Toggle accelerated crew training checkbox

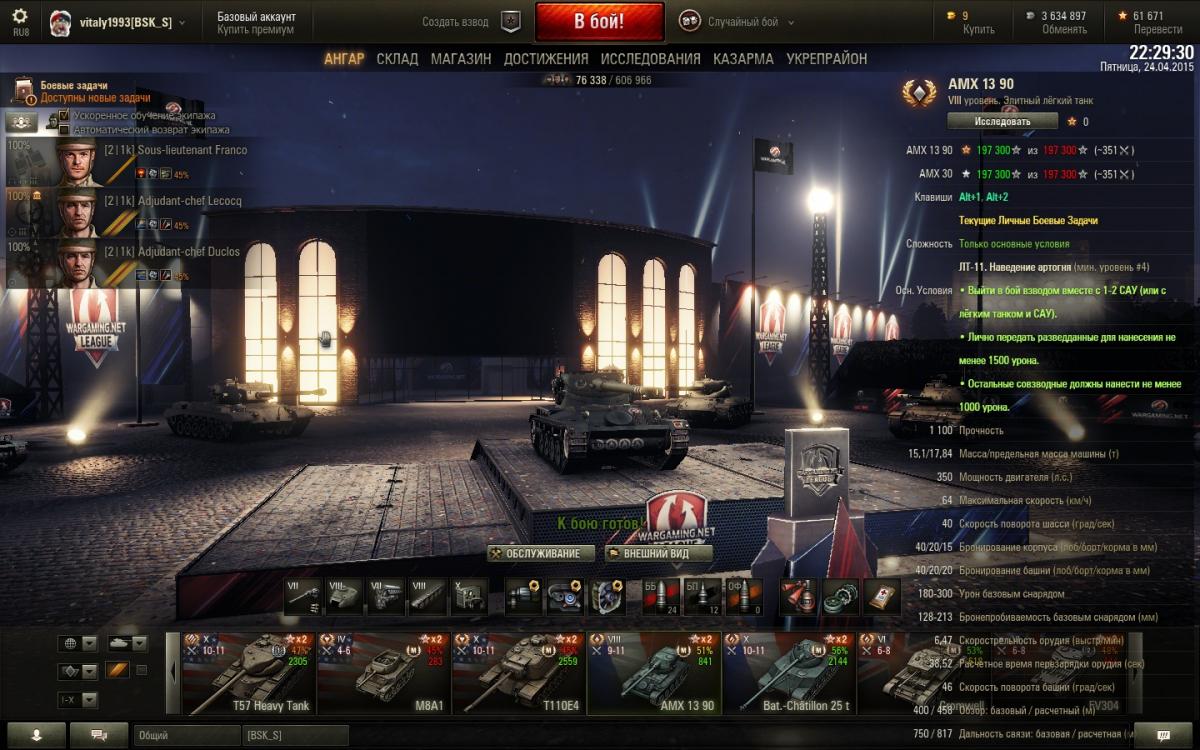tap(65, 116)
